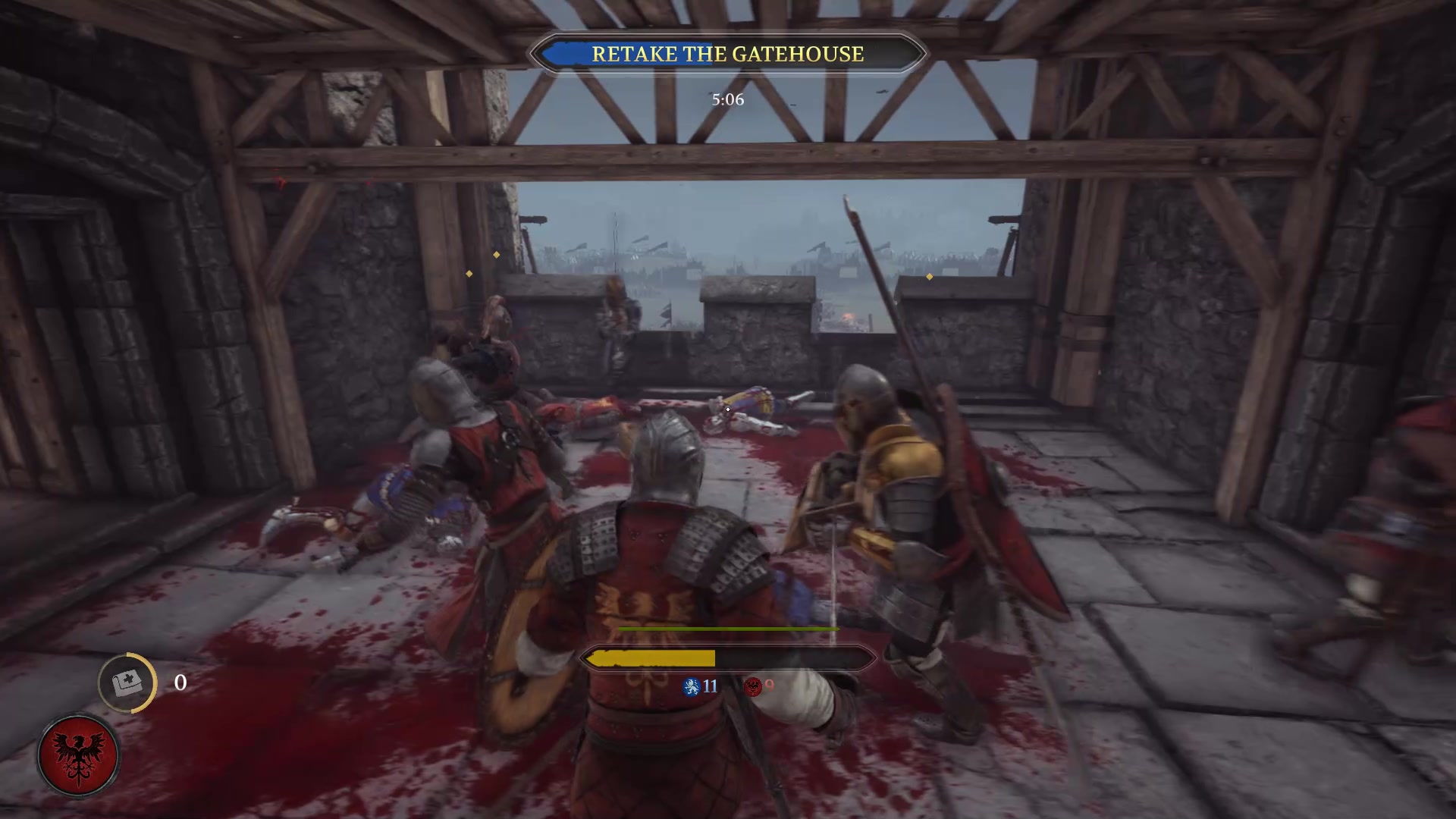Select the bandage supply icon
This screenshot has width=1456, height=819.
pyautogui.click(x=127, y=682)
